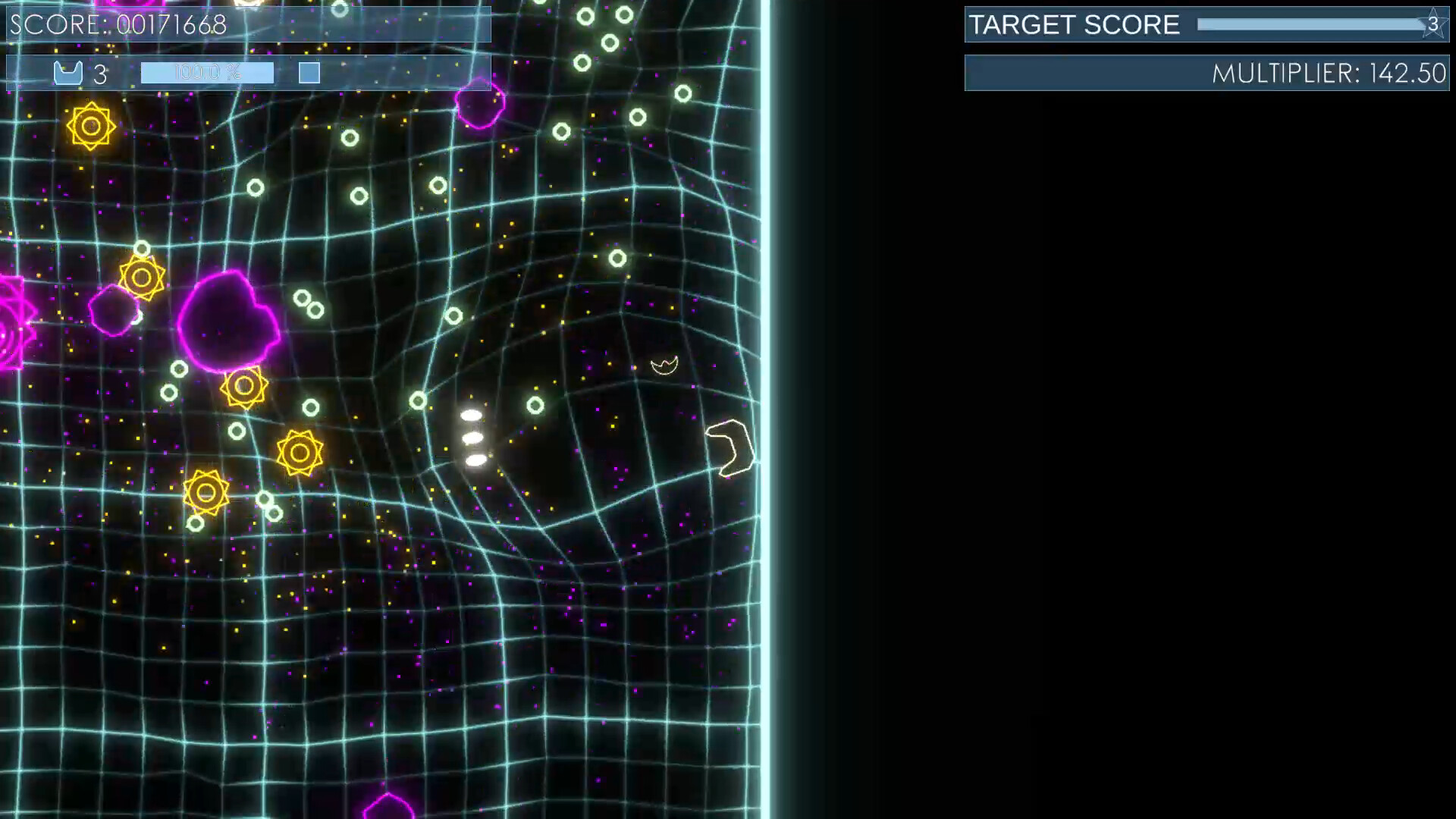The width and height of the screenshot is (1456, 819).
Task: Click the TARGET SCORE label
Action: click(1072, 24)
